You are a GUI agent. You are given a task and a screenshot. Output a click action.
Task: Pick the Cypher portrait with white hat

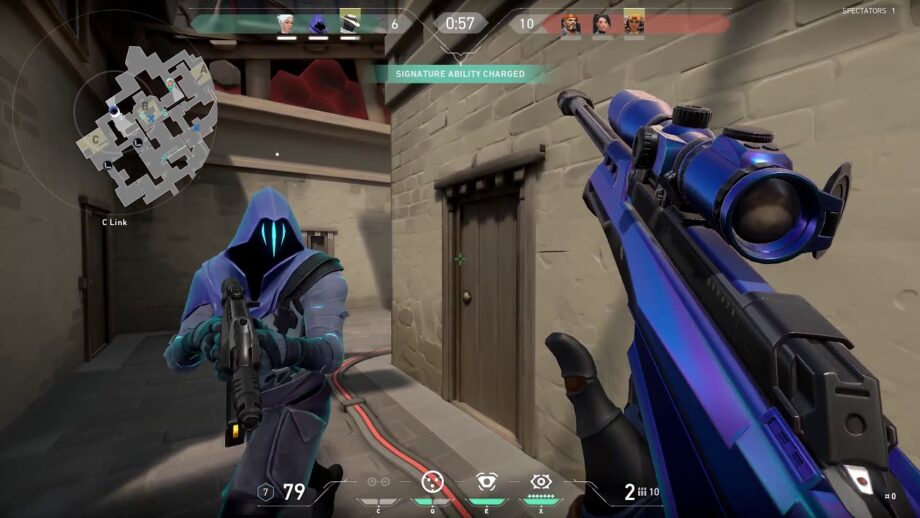tap(349, 23)
